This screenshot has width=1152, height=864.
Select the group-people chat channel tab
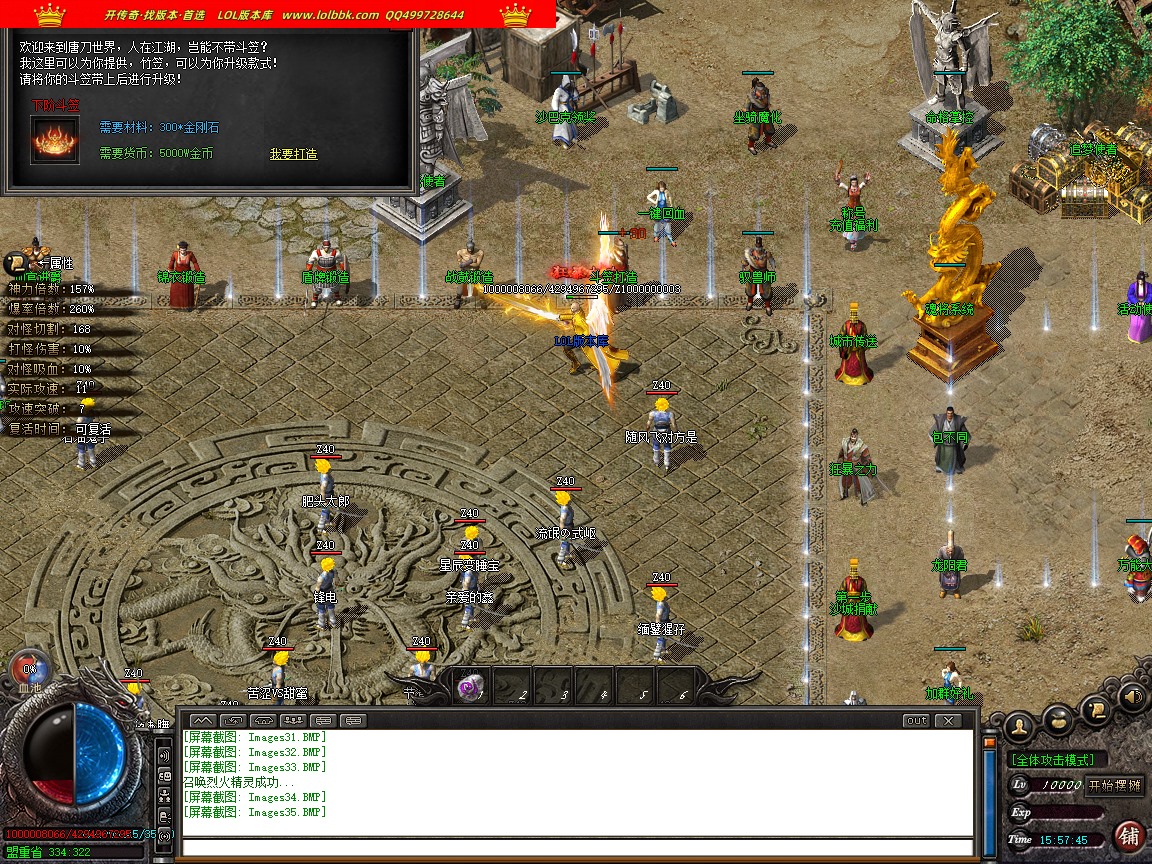tap(294, 720)
